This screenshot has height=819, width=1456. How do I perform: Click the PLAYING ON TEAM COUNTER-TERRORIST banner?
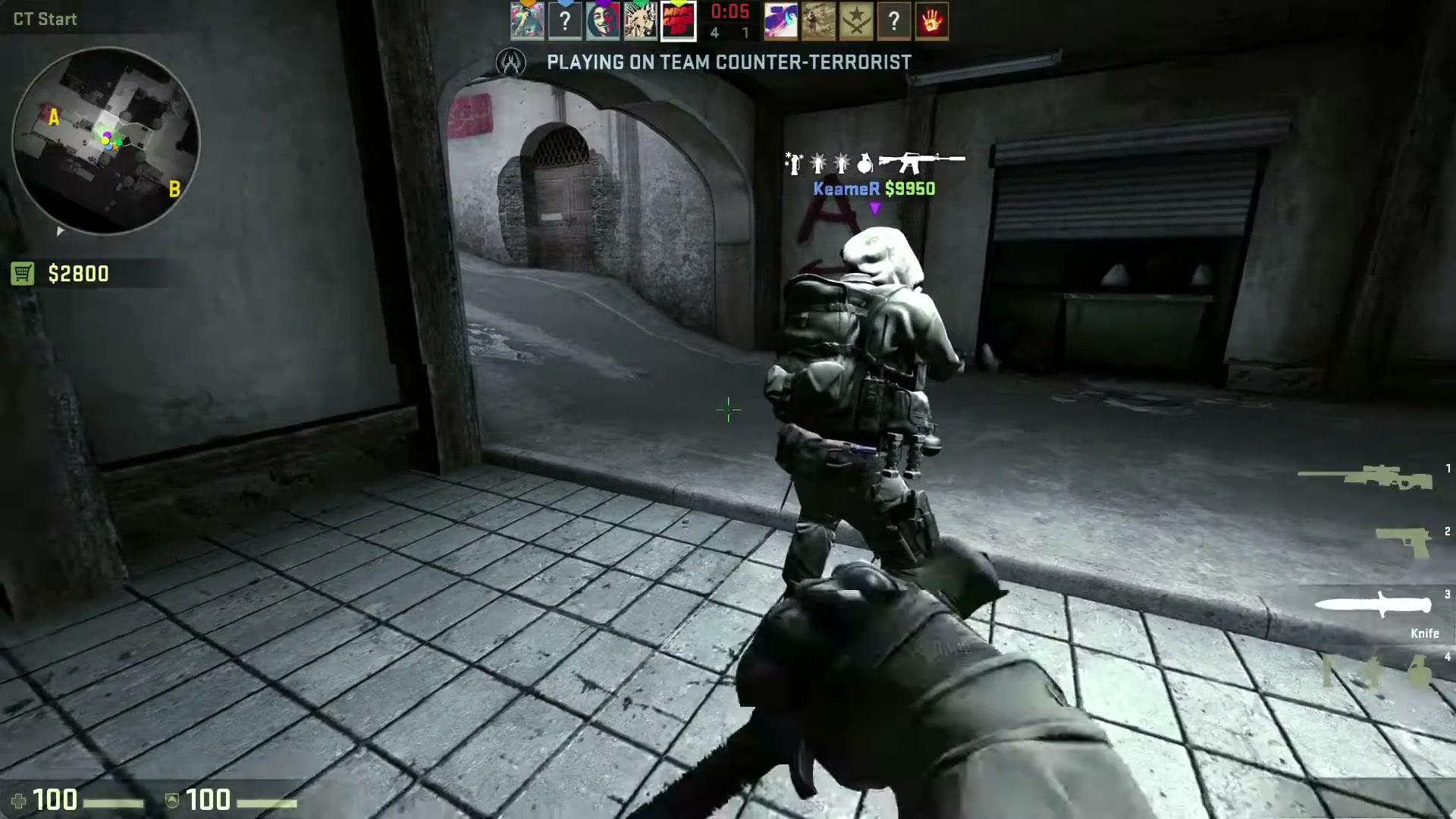tap(728, 62)
